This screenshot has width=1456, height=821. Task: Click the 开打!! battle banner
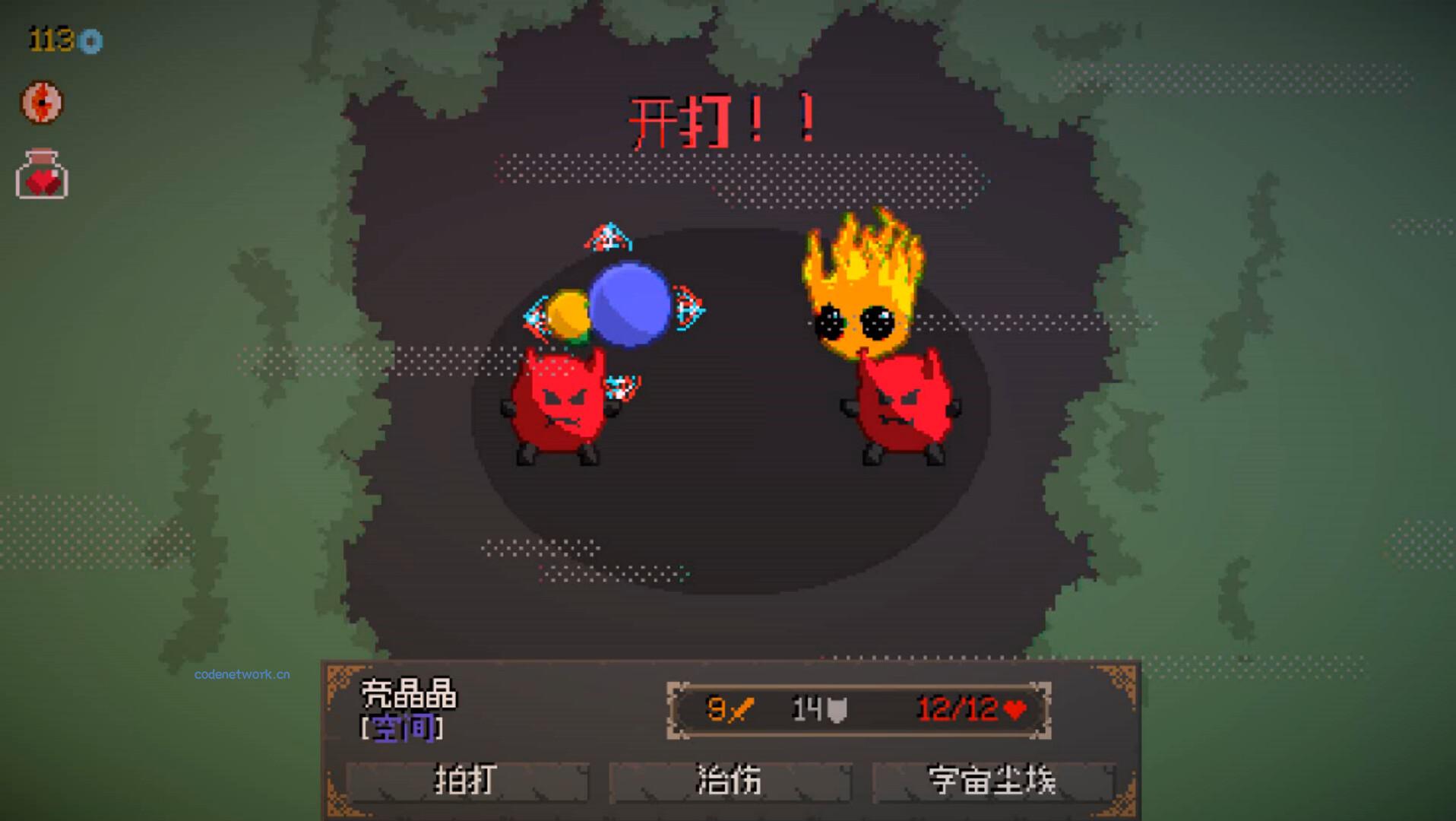(x=722, y=118)
